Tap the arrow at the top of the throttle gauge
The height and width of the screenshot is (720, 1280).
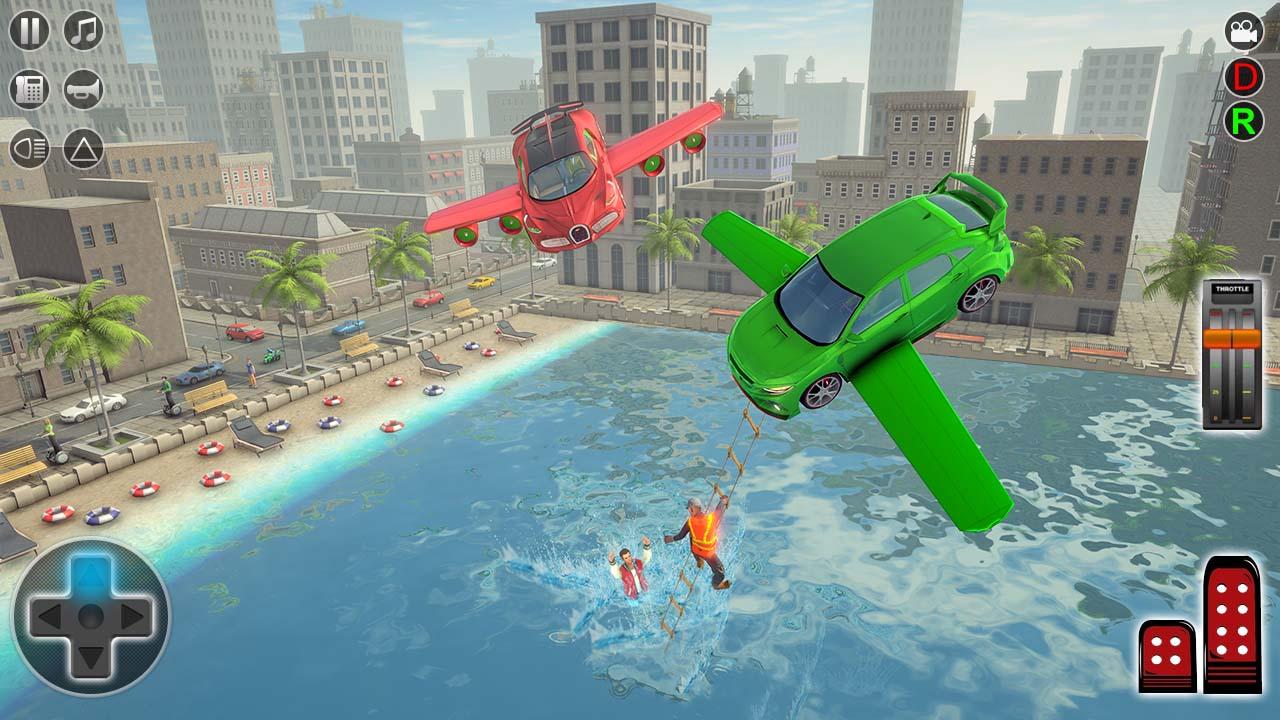pos(1232,313)
